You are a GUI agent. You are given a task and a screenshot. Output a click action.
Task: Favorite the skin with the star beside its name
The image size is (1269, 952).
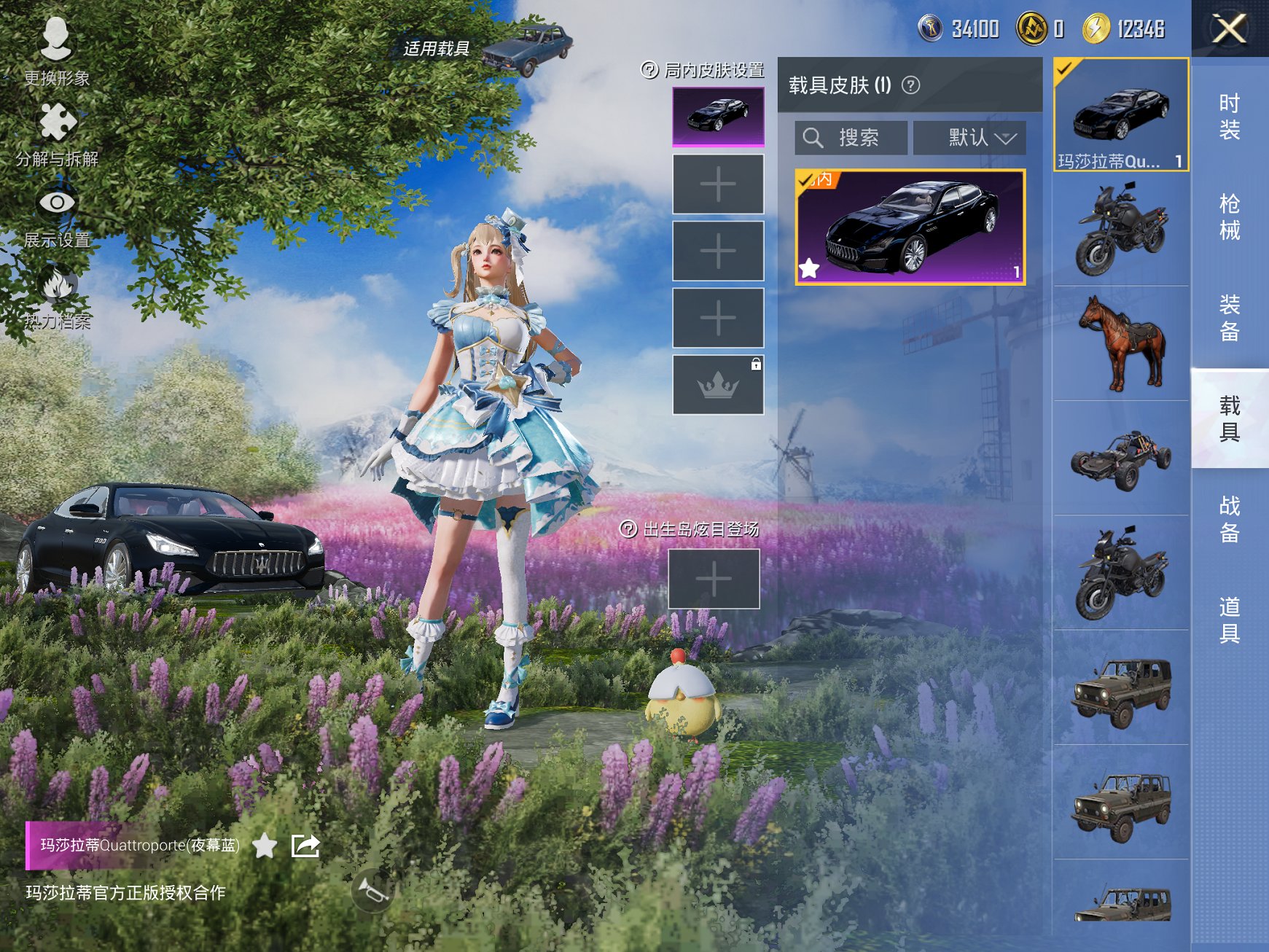(x=265, y=846)
